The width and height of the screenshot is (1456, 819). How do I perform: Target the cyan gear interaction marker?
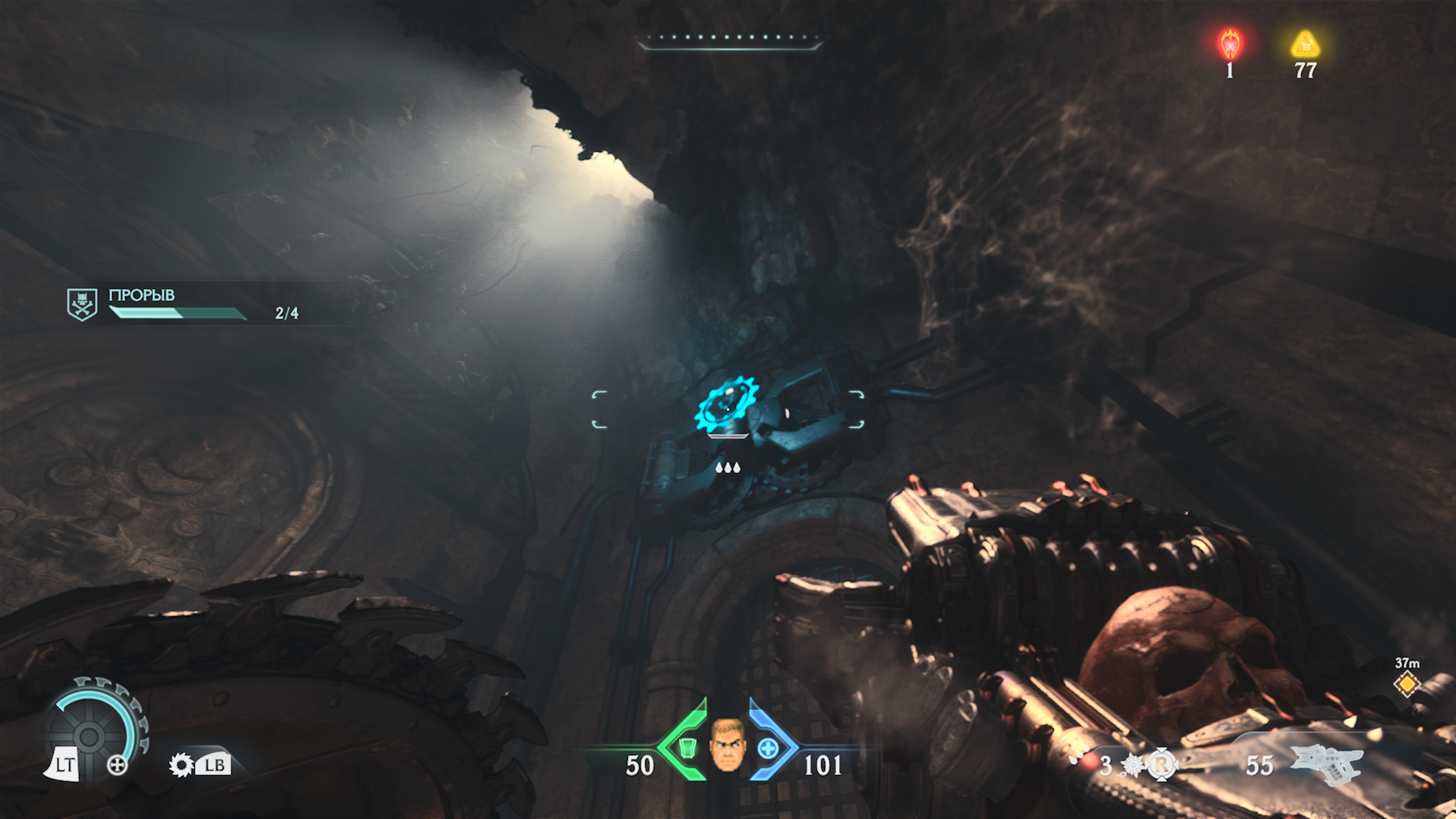(726, 405)
